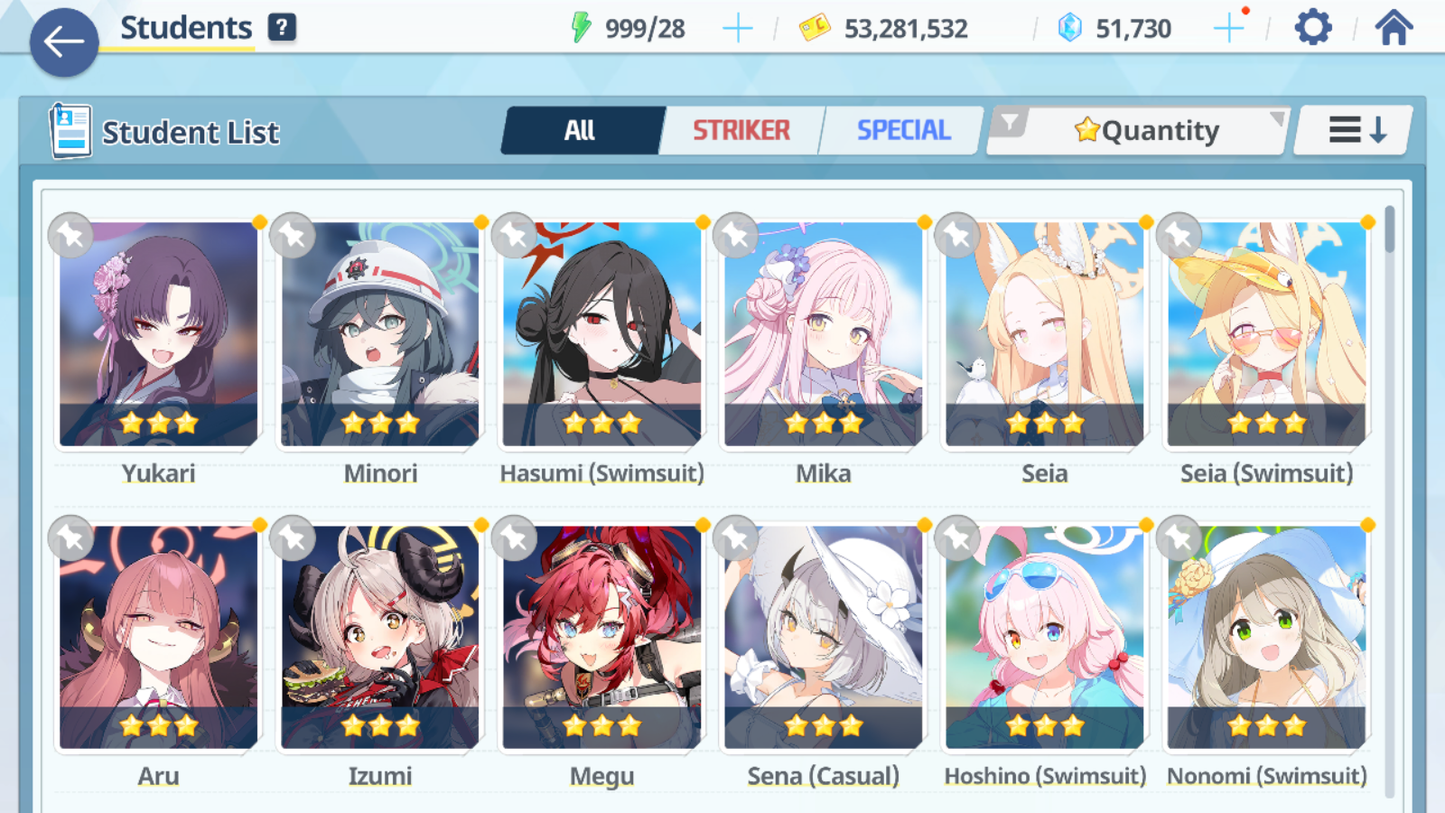Toggle the pin on Yukari's card
Image resolution: width=1445 pixels, height=813 pixels.
[x=69, y=235]
